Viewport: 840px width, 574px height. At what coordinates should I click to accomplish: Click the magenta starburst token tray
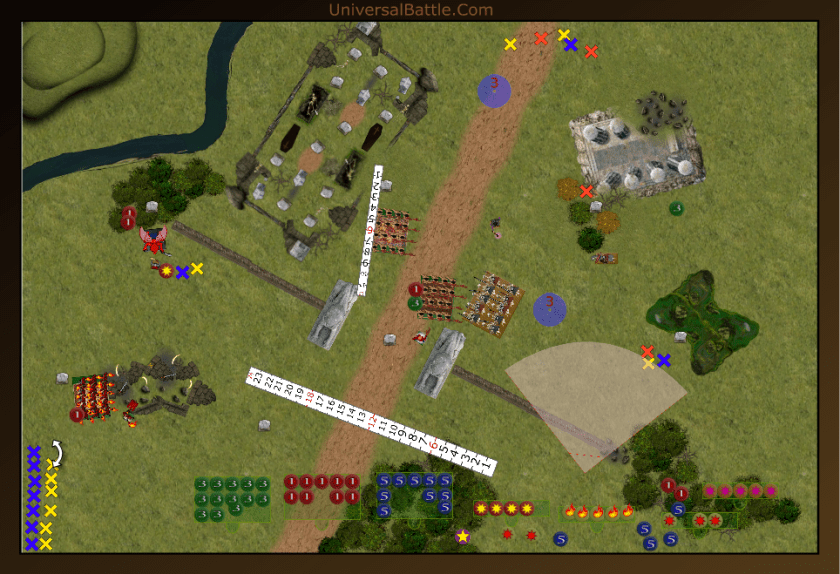click(x=740, y=491)
